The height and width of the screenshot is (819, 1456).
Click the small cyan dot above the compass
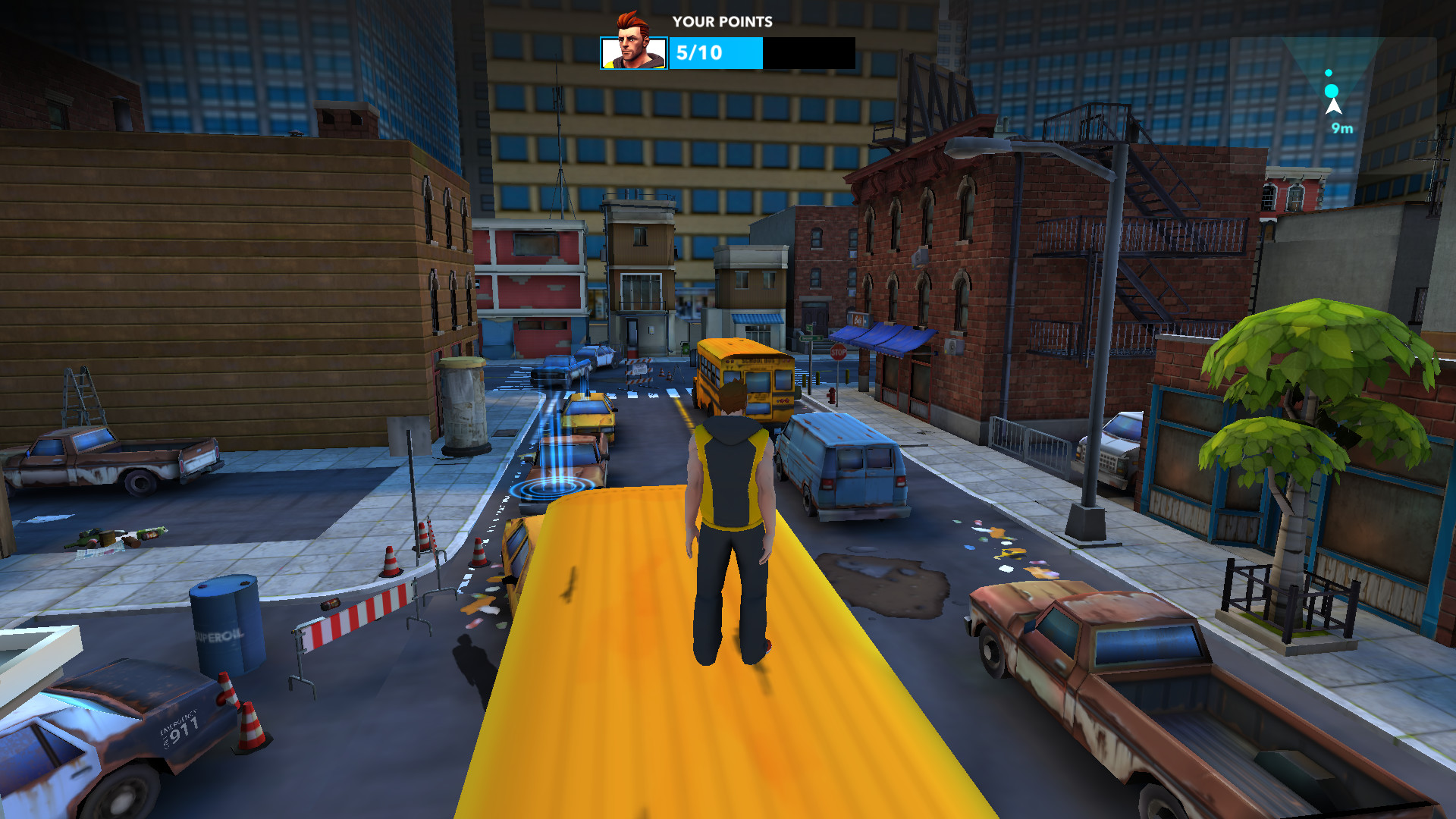(x=1329, y=72)
